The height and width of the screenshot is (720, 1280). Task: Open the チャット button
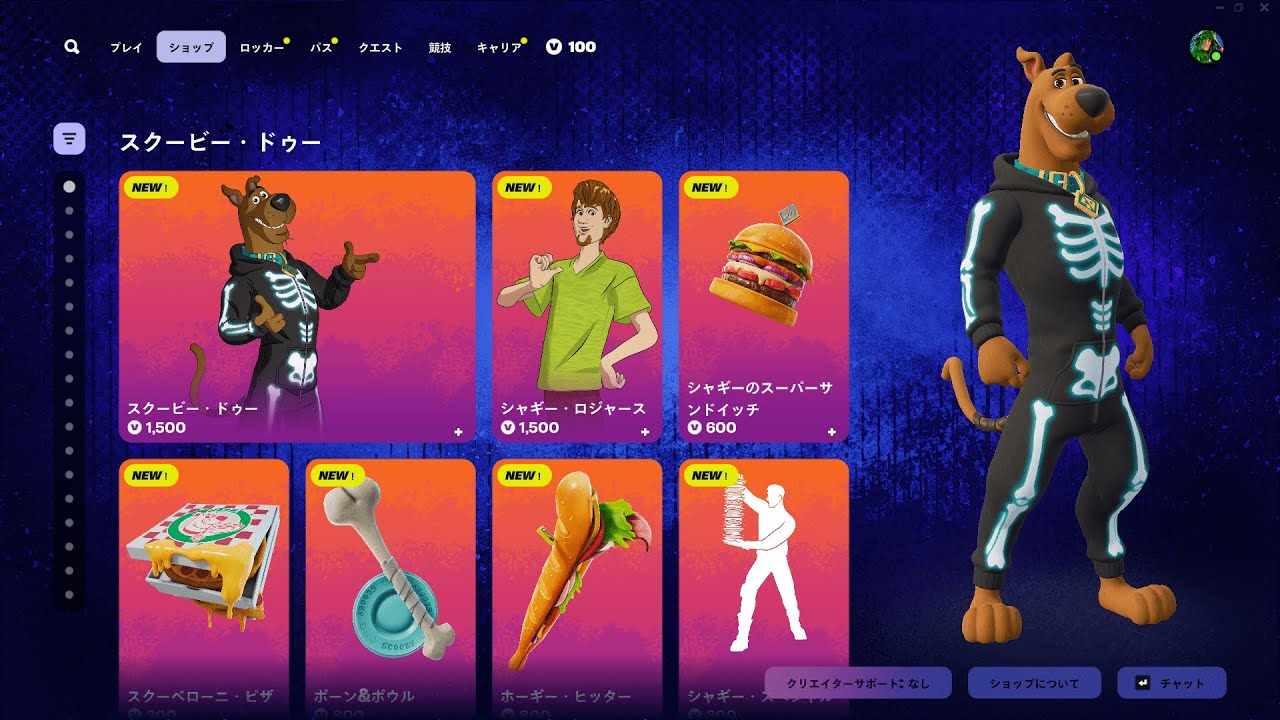pos(1171,683)
